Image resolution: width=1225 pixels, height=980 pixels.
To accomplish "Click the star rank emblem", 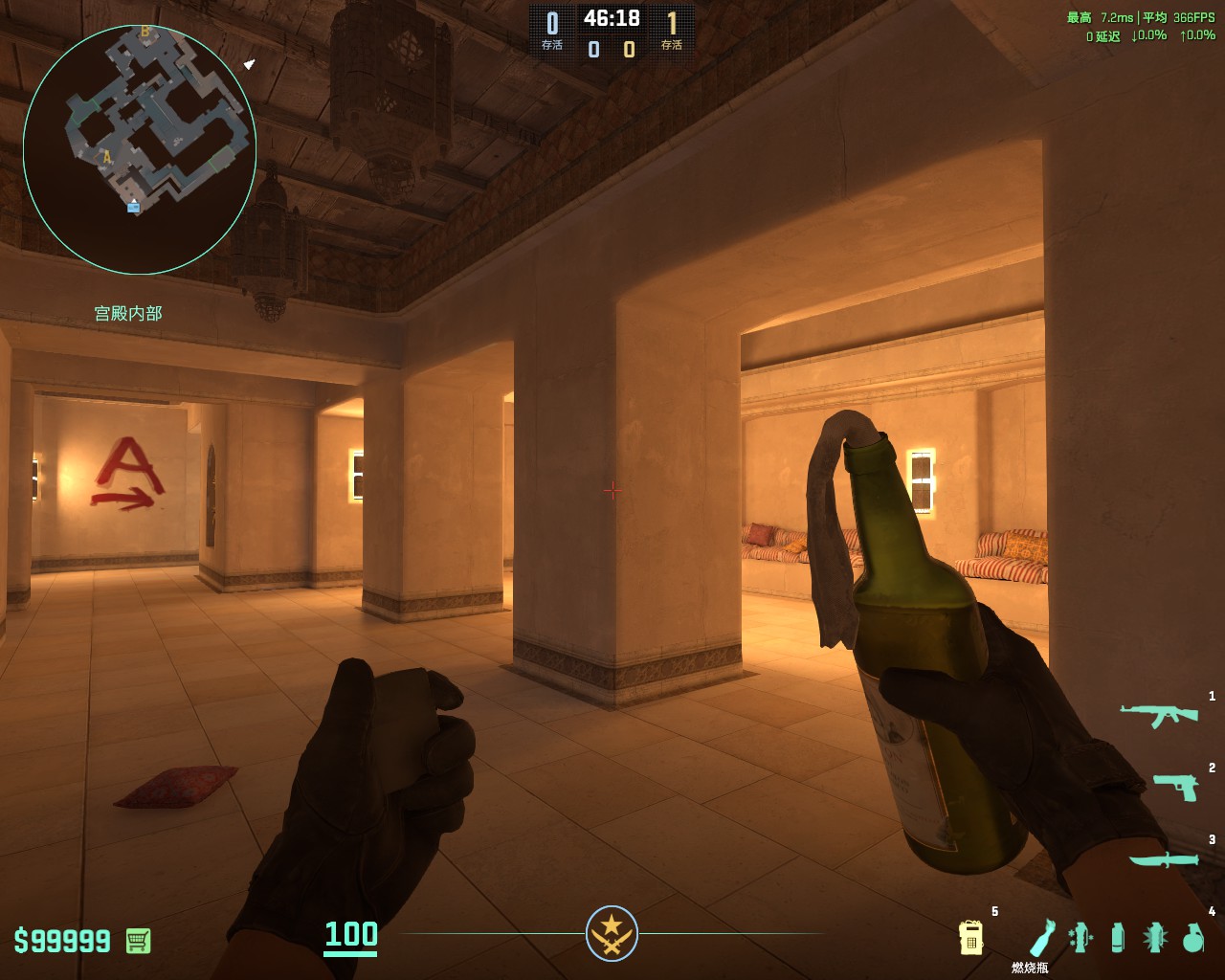I will [612, 933].
